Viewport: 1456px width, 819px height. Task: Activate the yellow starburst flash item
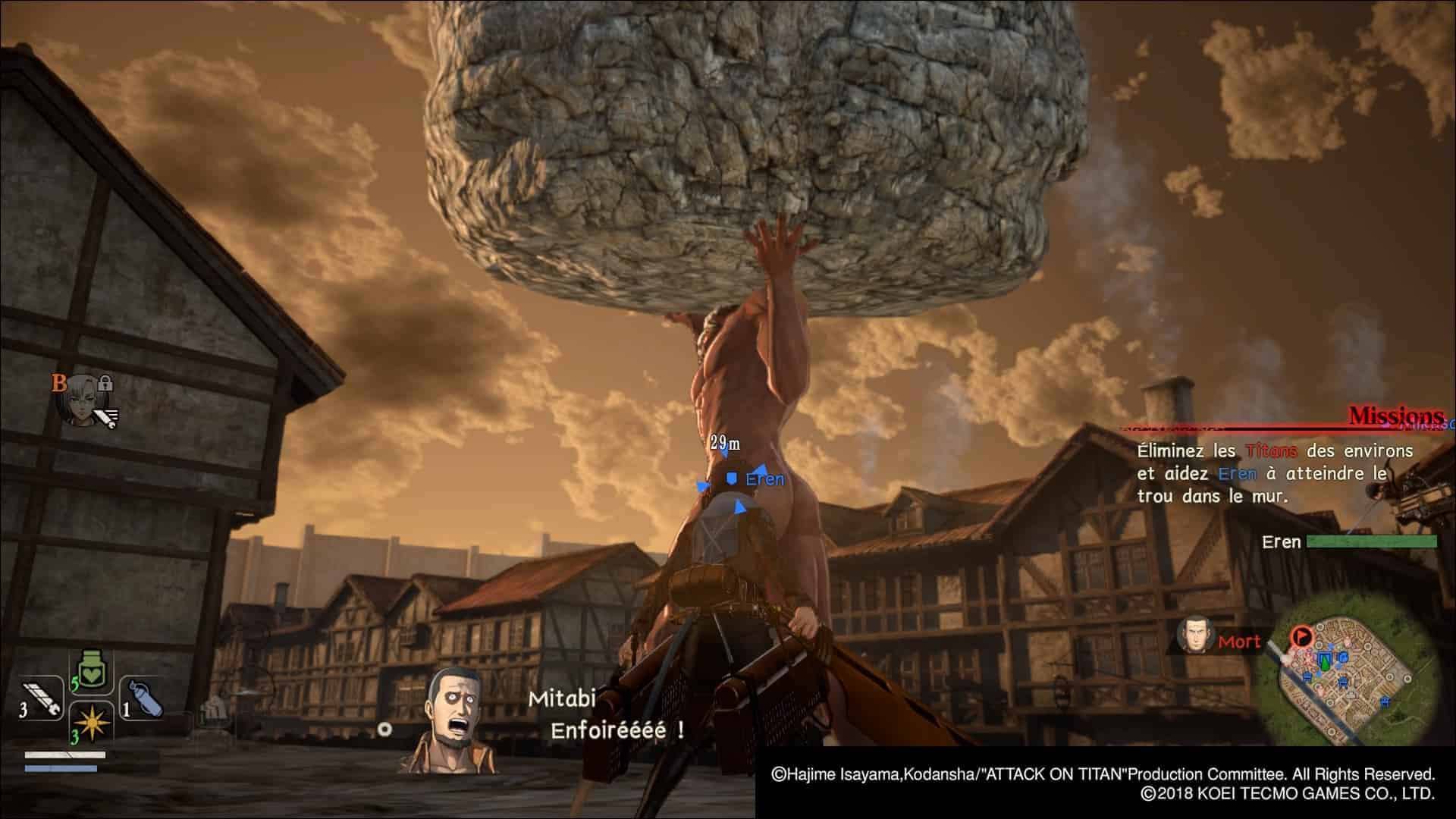point(92,724)
